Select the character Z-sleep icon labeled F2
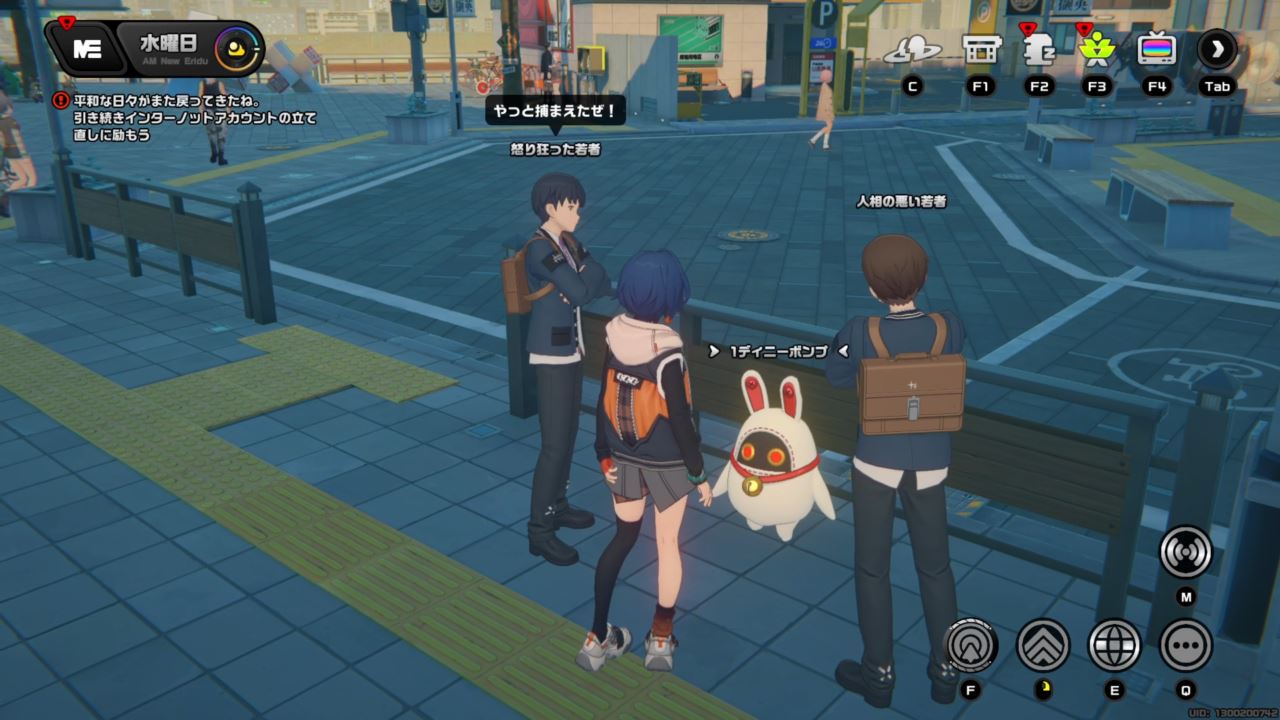The image size is (1280, 720). 1037,48
